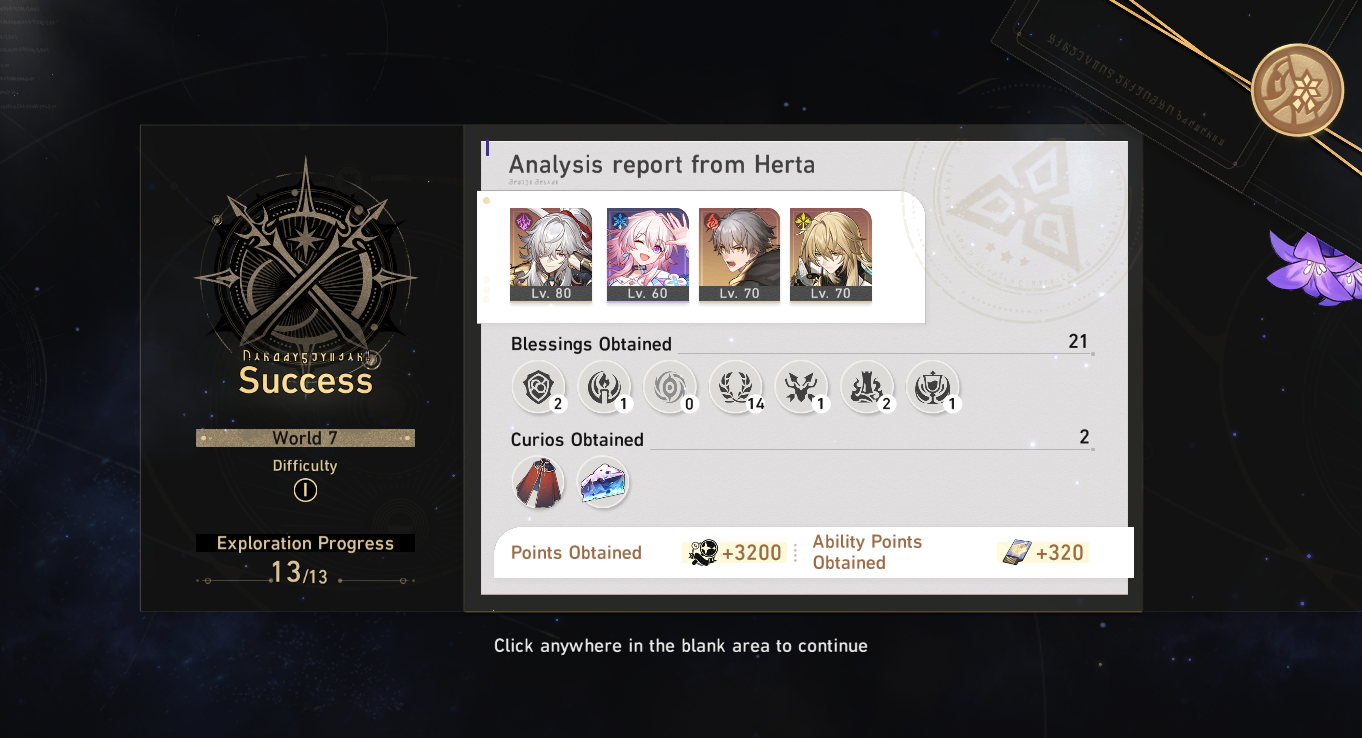Click the World 7 banner label
Image resolution: width=1362 pixels, height=738 pixels.
coord(305,437)
